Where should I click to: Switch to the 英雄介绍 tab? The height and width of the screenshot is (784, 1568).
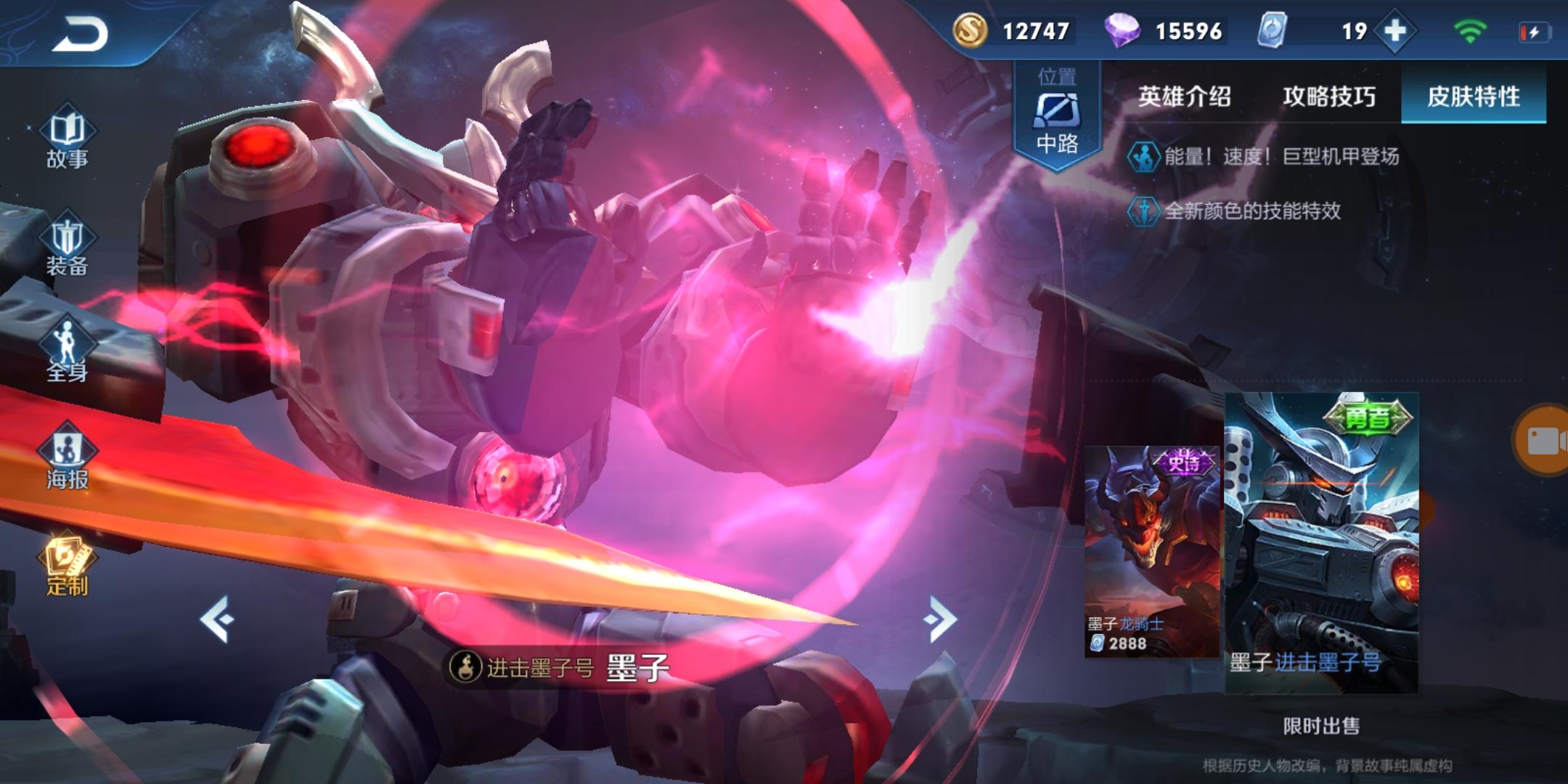pyautogui.click(x=1184, y=96)
